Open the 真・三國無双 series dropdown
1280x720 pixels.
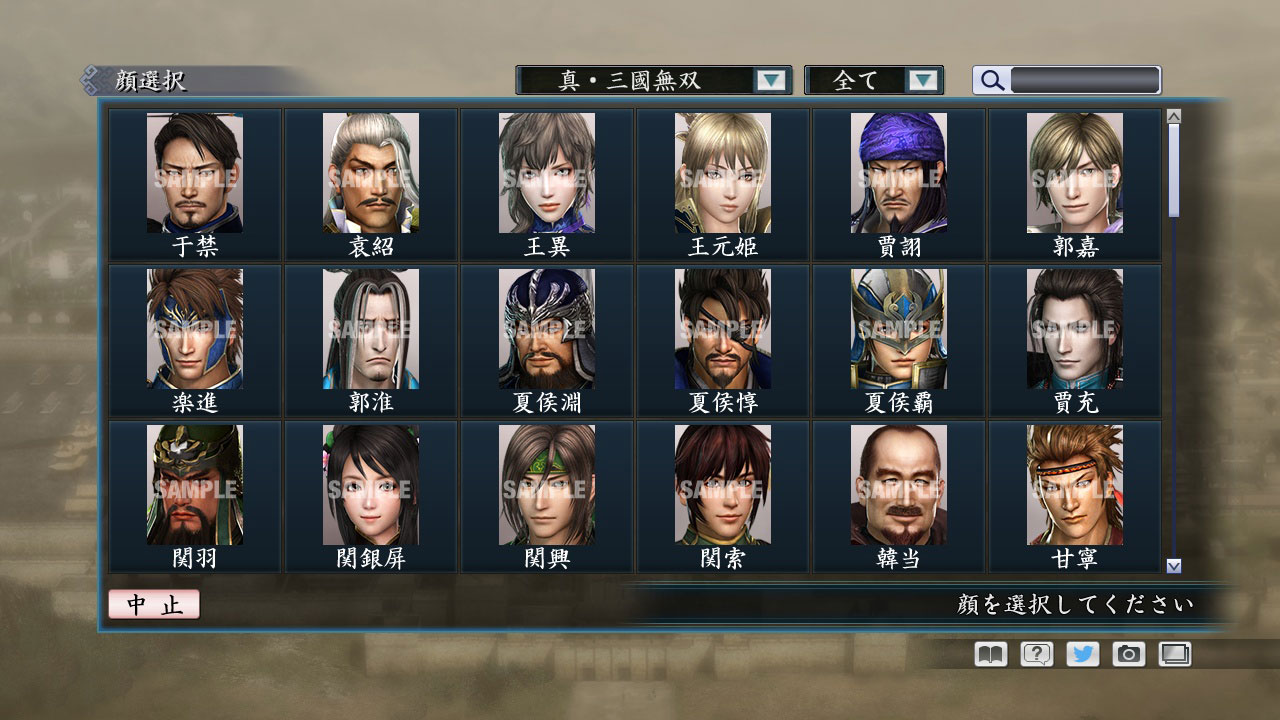643,80
